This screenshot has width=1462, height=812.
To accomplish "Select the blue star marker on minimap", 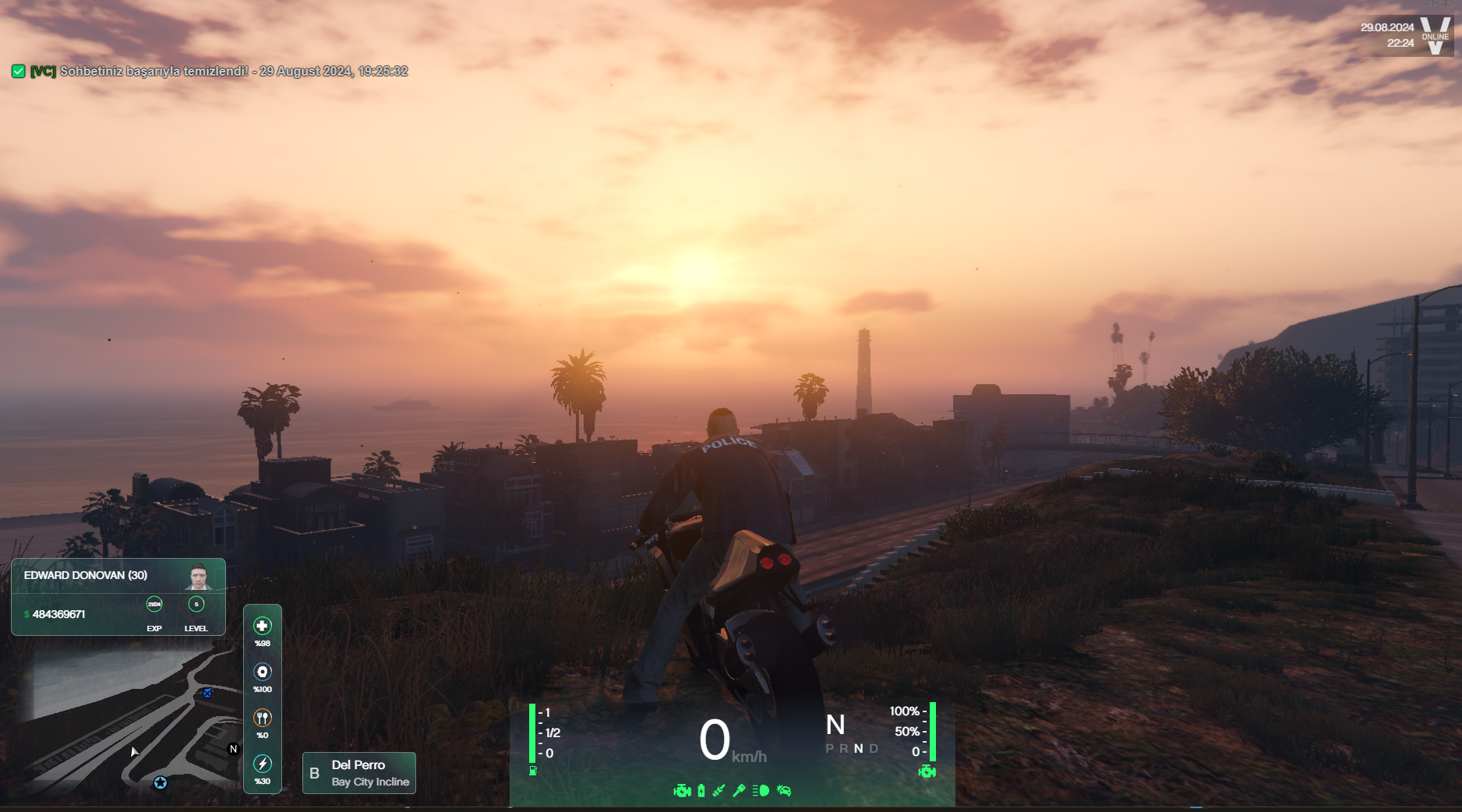I will pyautogui.click(x=161, y=782).
